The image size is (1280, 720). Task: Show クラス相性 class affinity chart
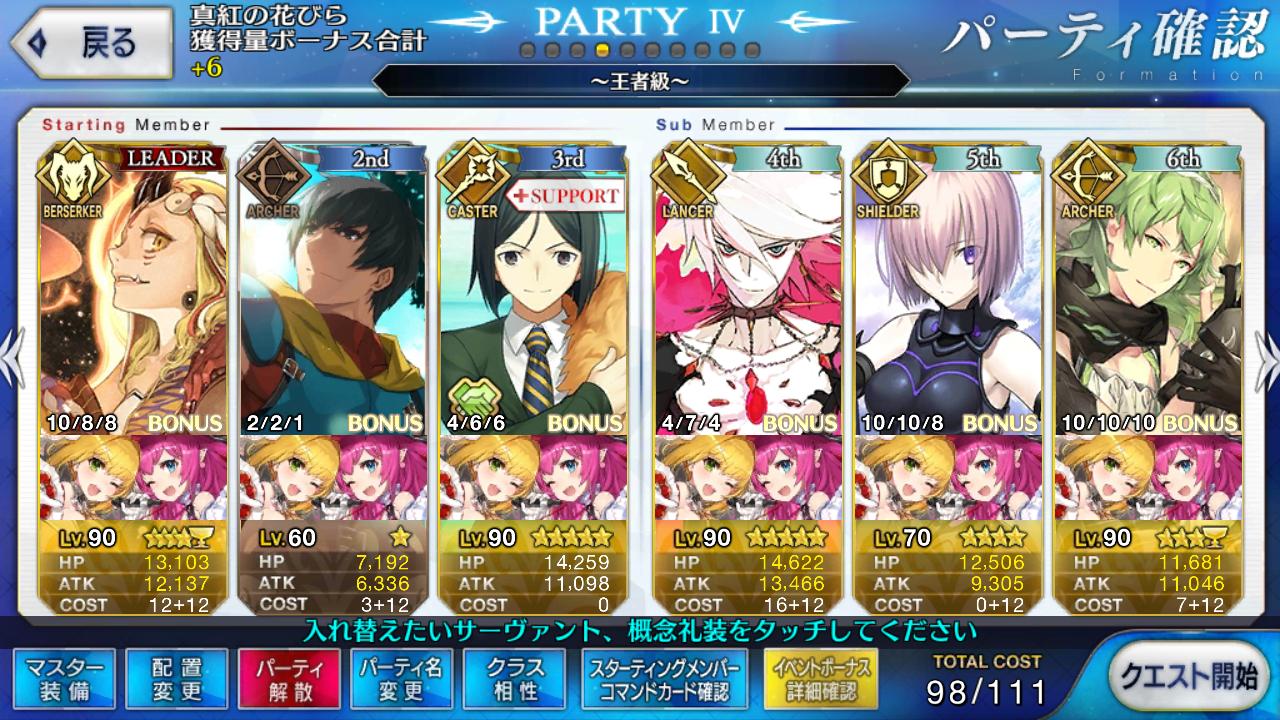pyautogui.click(x=515, y=680)
